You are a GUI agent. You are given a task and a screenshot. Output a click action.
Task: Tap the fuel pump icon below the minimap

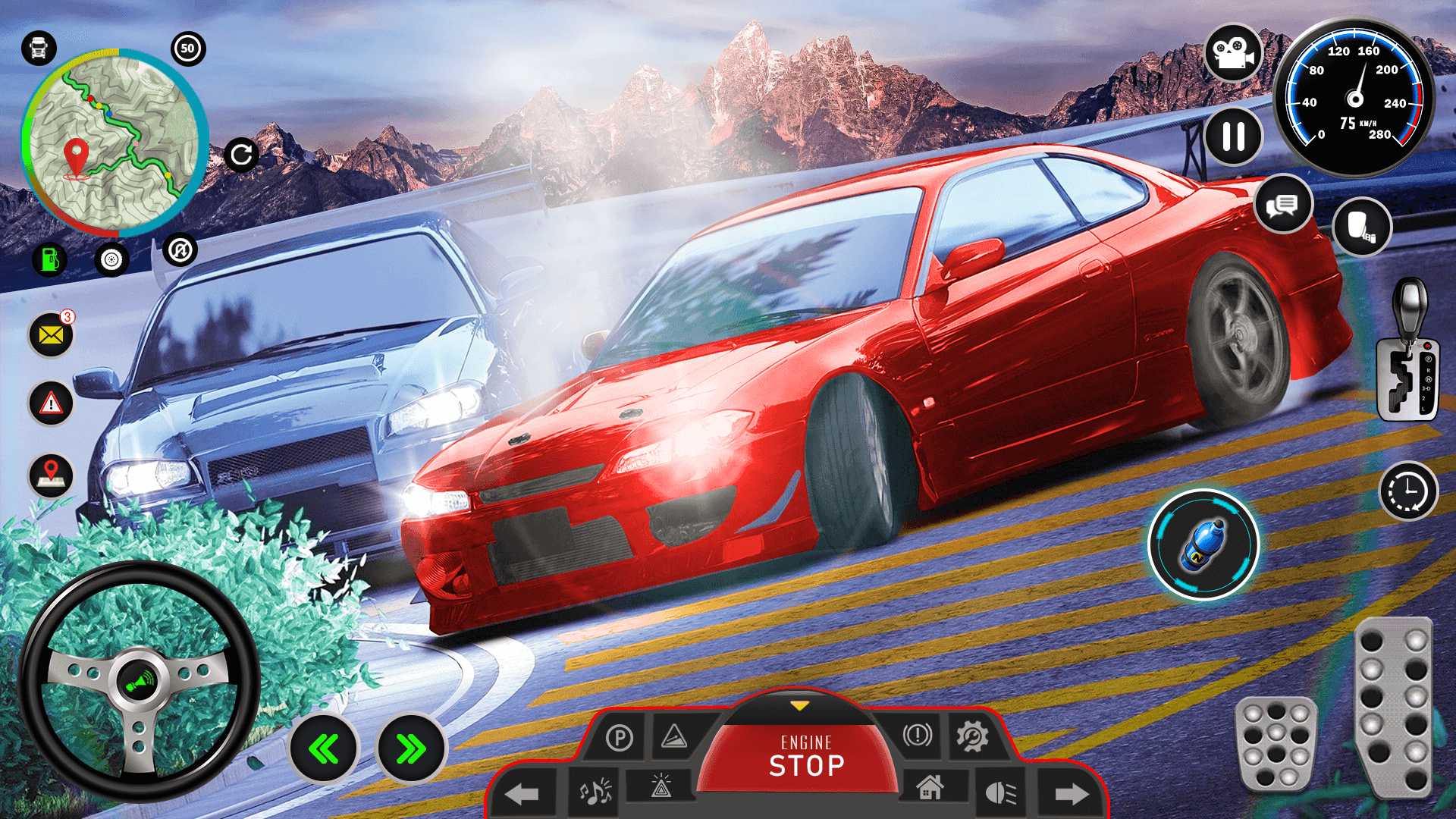coord(49,259)
